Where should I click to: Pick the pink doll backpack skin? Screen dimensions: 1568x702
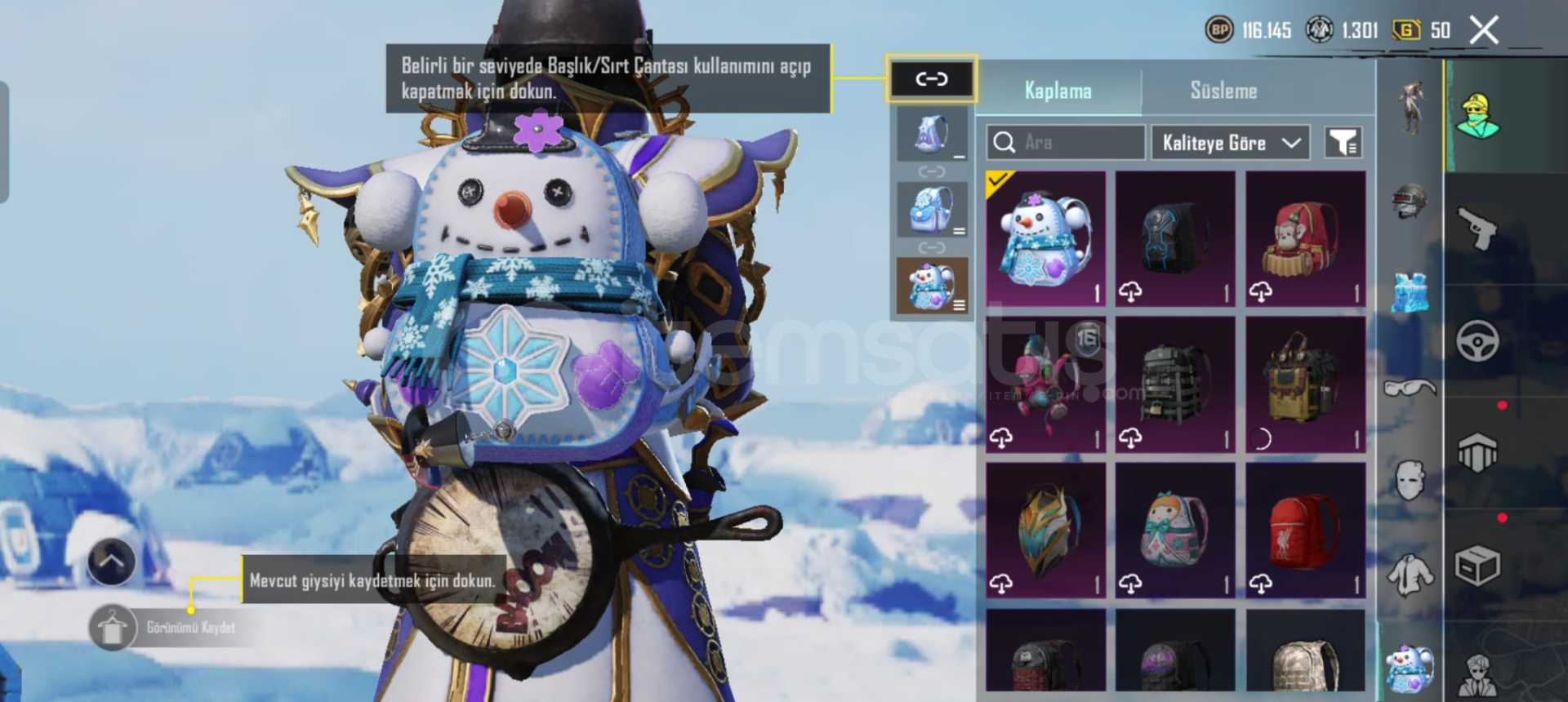1175,531
